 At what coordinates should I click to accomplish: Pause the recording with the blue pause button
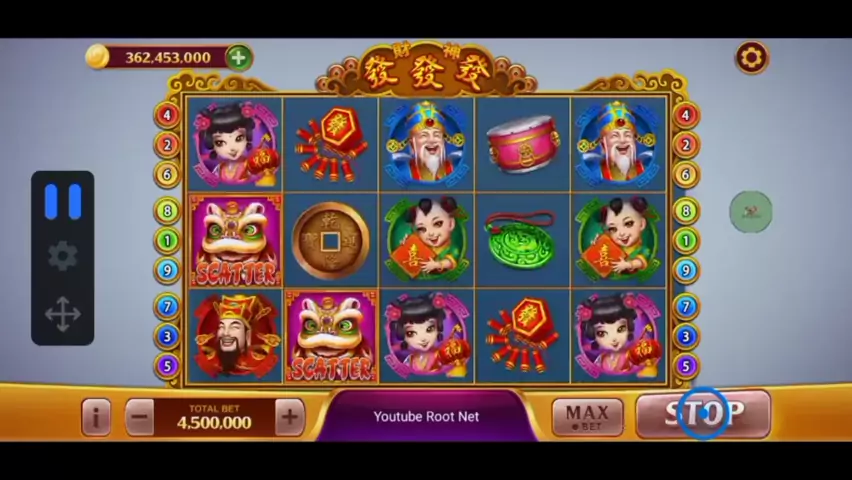63,202
